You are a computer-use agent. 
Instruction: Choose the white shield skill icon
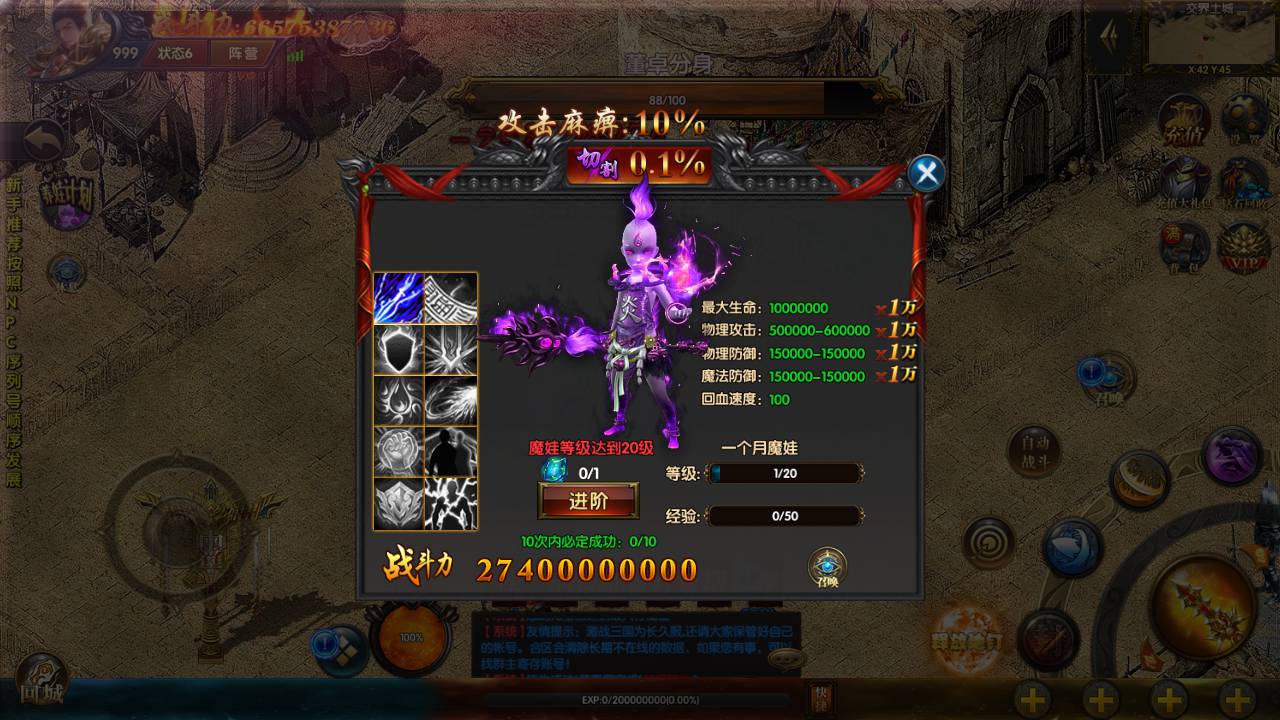click(x=399, y=350)
